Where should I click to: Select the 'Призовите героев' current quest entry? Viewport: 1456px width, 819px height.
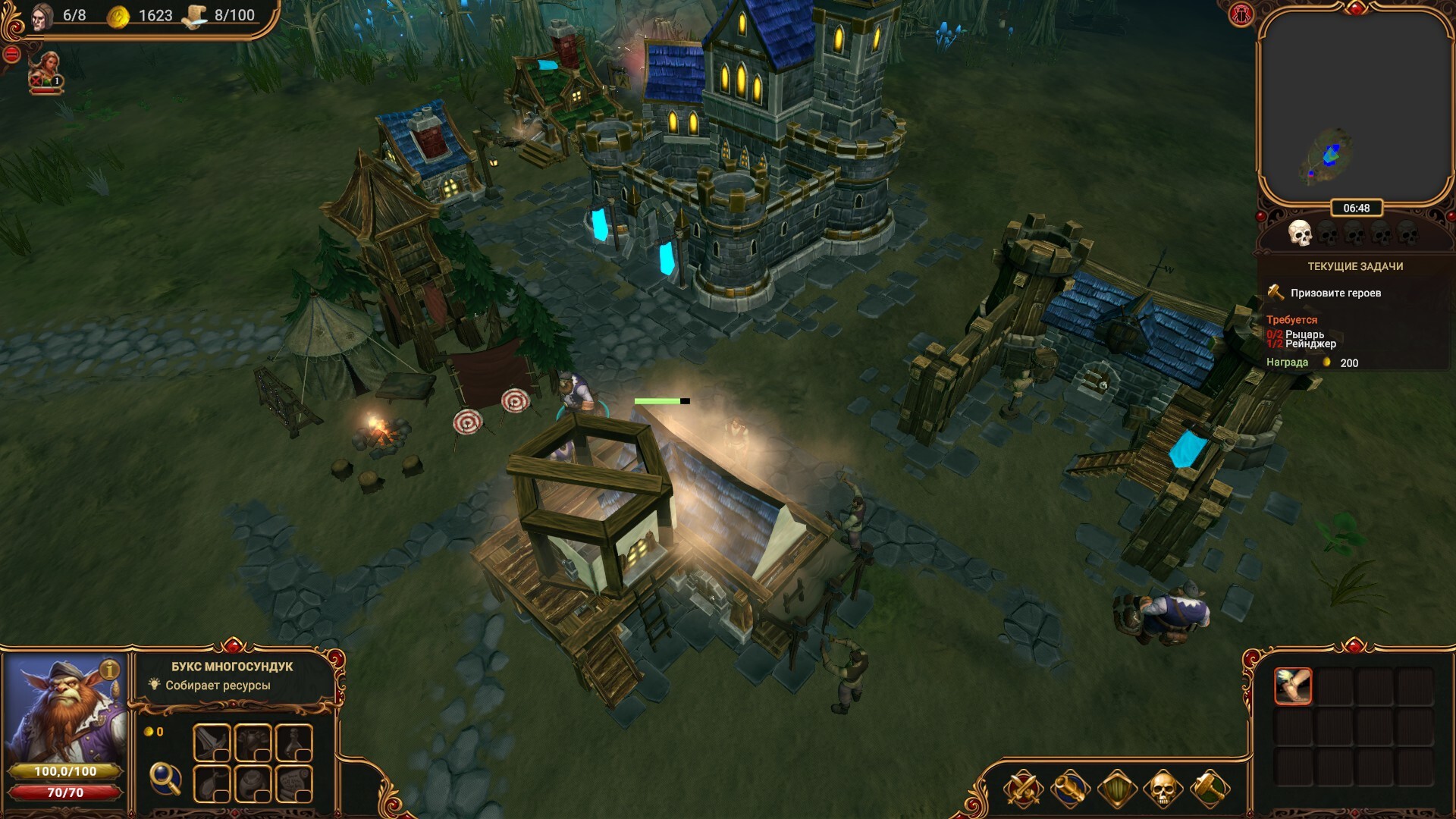click(1335, 293)
